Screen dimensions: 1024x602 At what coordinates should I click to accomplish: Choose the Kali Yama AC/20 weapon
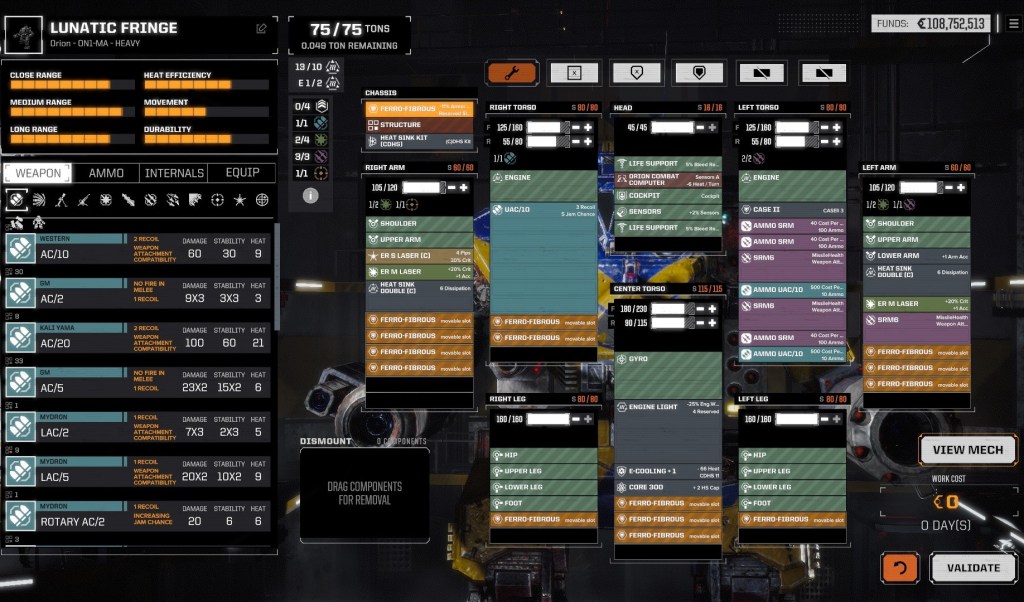[x=140, y=338]
